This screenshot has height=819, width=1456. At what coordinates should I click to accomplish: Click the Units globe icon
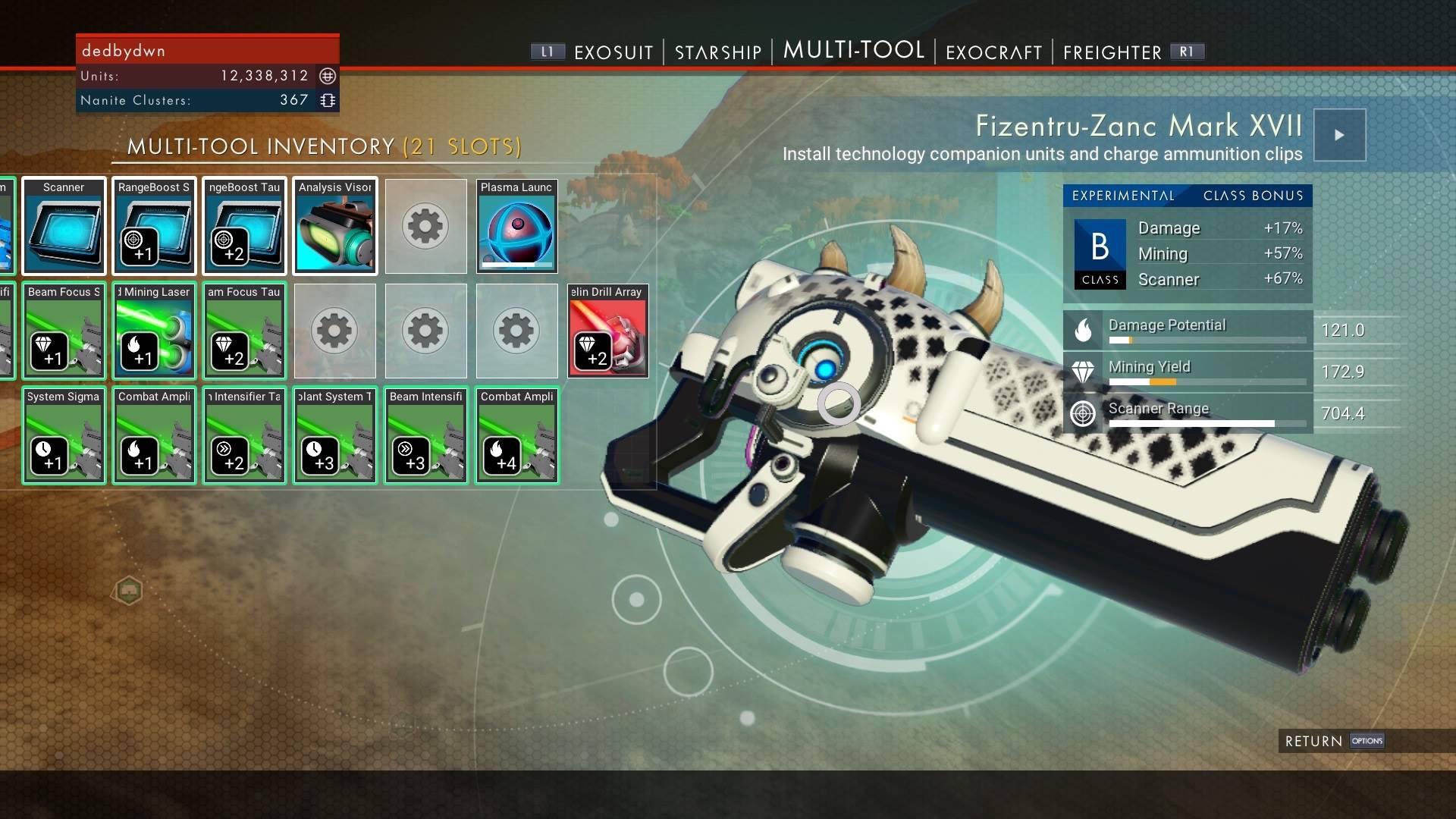328,76
